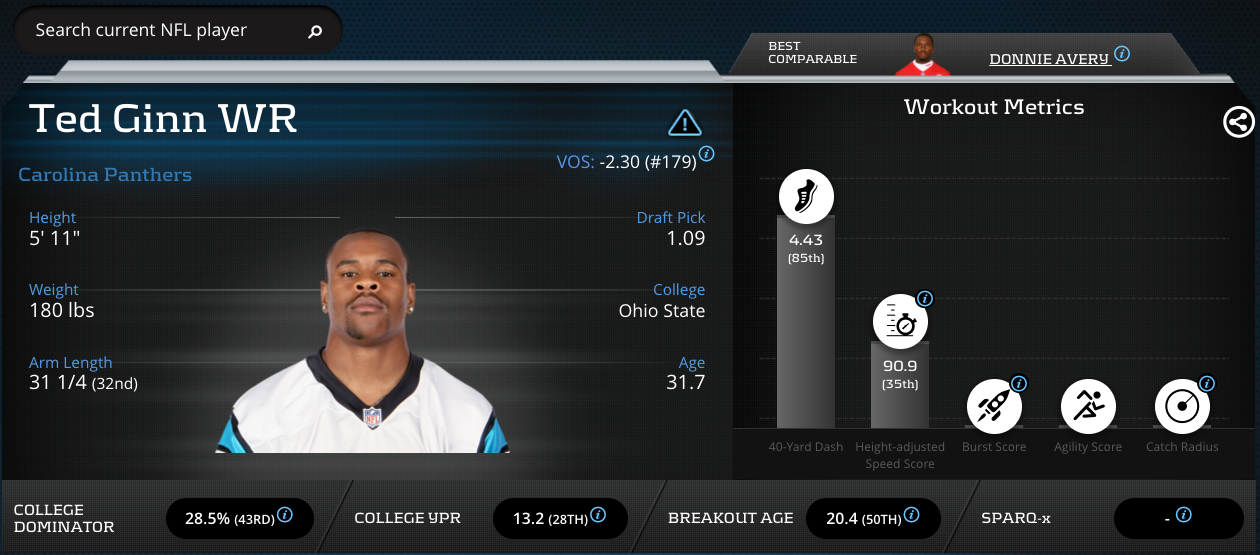Screen dimensions: 1260x555
Task: Show info for College YPR
Action: (x=598, y=515)
